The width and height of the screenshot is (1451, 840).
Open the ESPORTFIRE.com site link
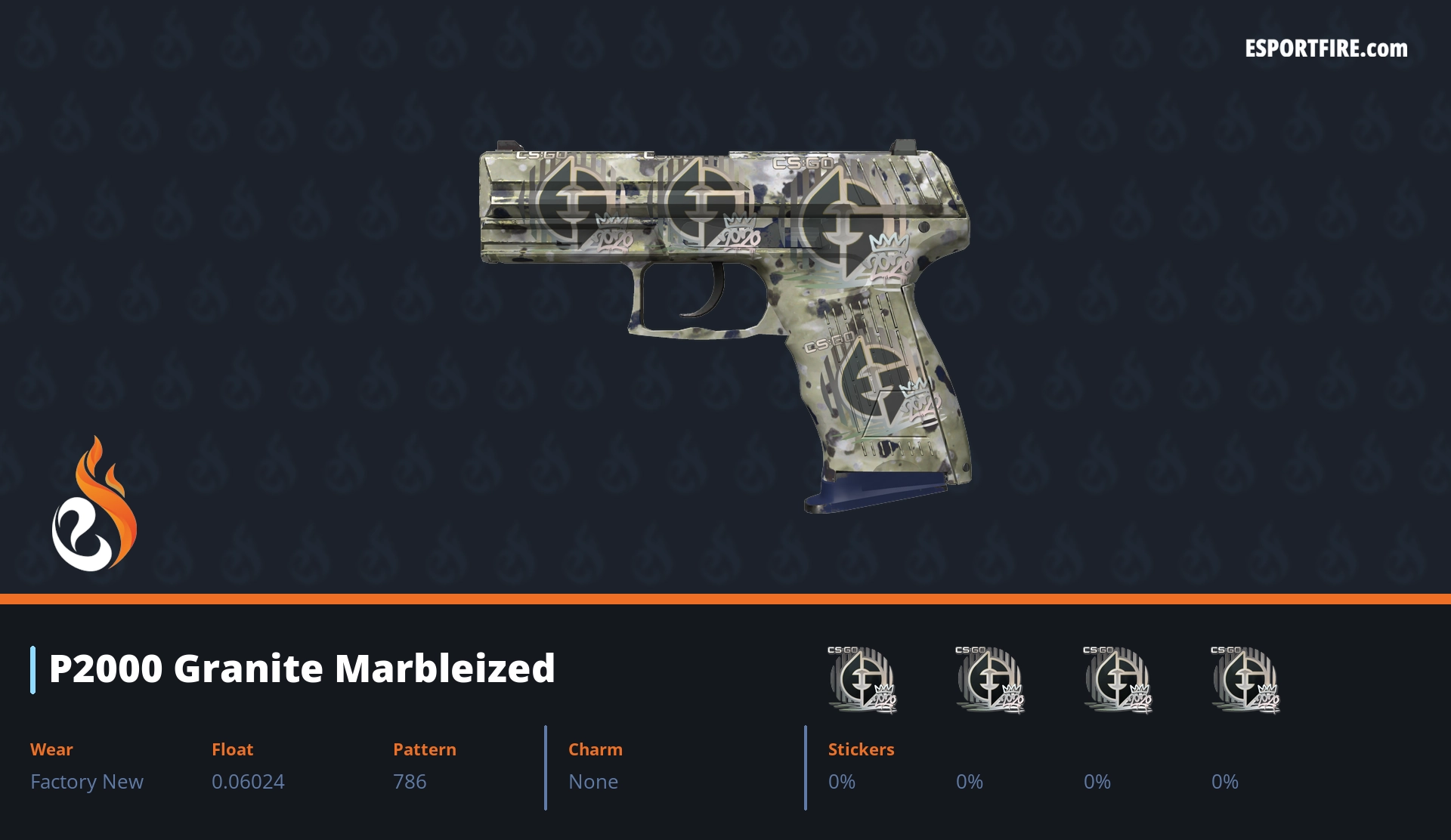(x=1326, y=49)
